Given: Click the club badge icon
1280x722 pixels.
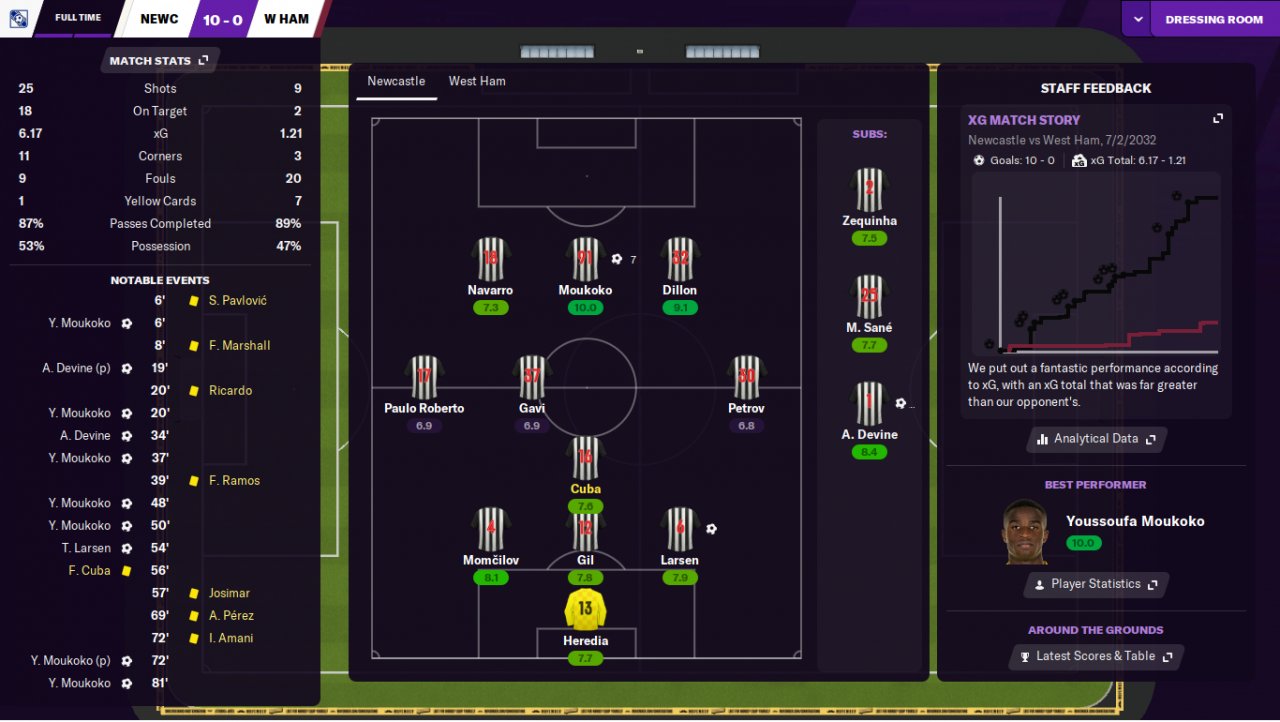Looking at the screenshot, I should (18, 19).
